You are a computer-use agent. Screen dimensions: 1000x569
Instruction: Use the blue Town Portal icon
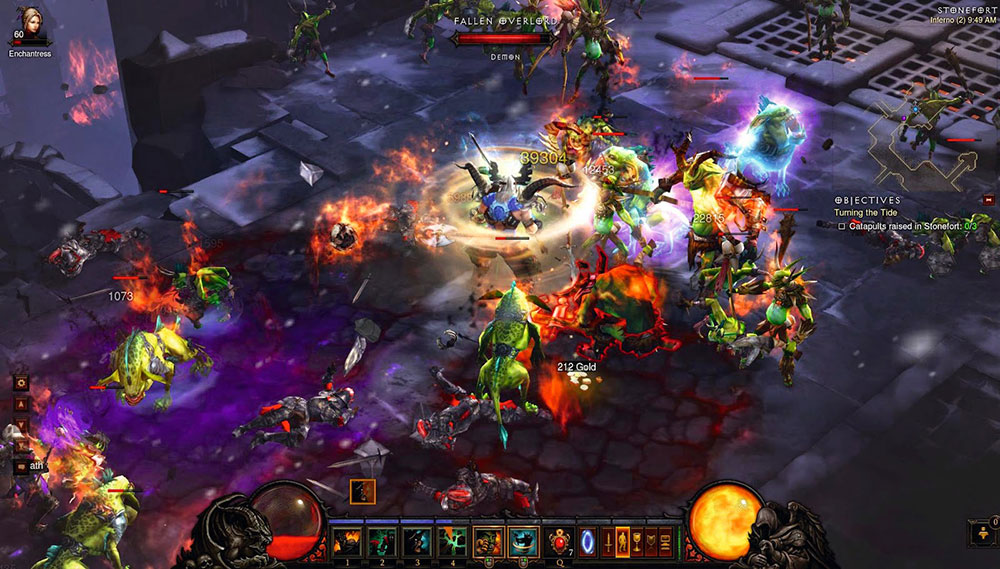pos(588,541)
